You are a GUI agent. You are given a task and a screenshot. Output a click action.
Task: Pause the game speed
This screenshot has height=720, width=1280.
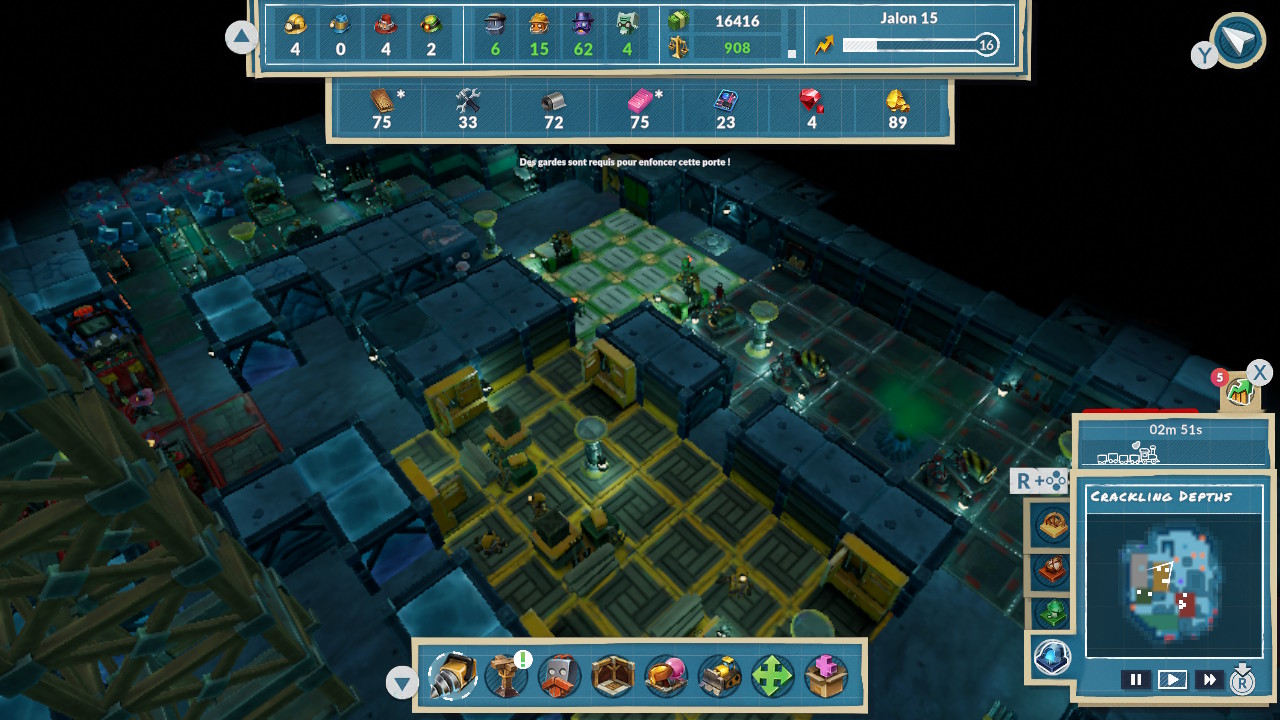click(1135, 680)
